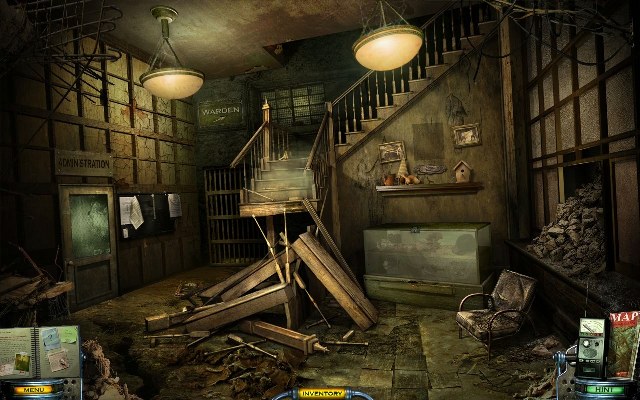Screen dimensions: 640x400
Task: Expand the Inventory bar
Action: [320, 393]
